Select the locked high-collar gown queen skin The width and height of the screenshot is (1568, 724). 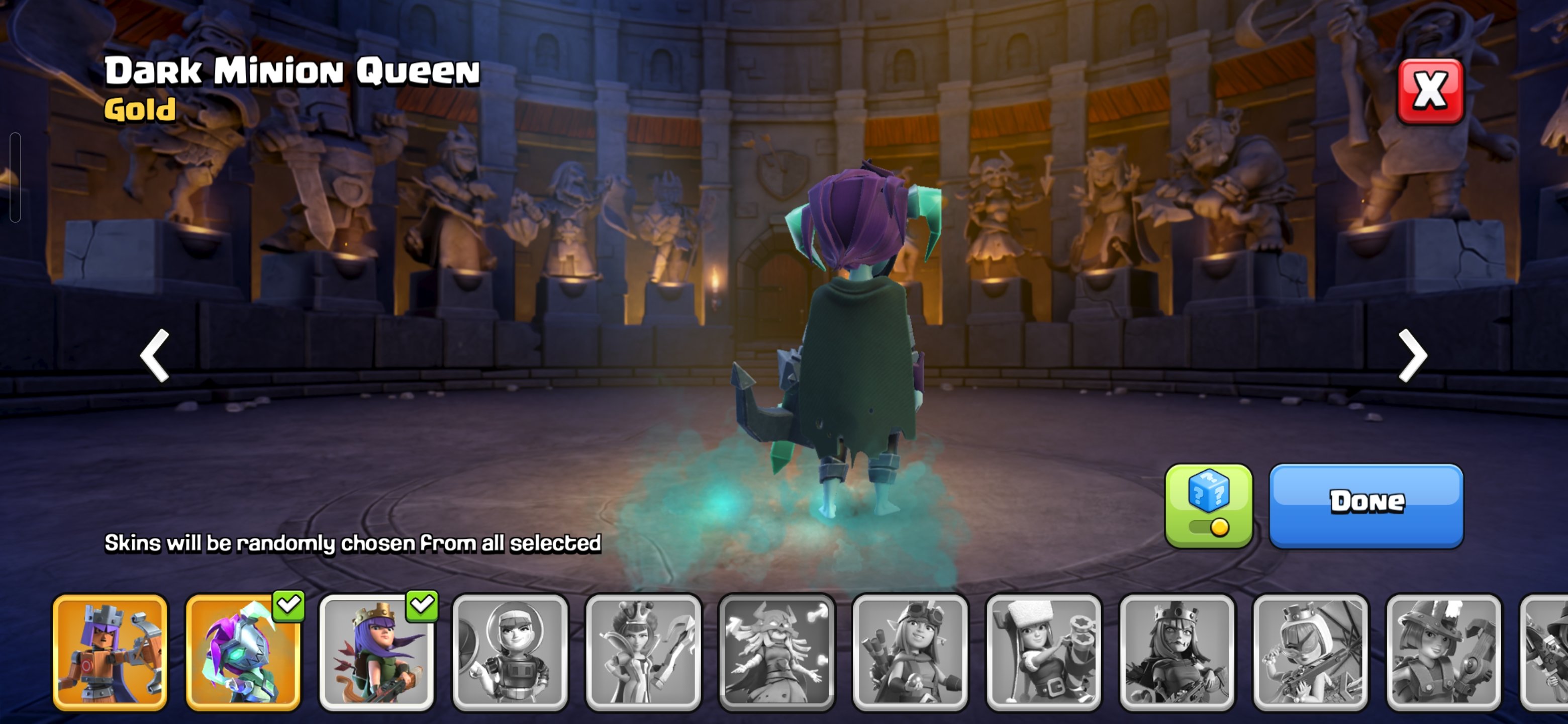click(643, 652)
